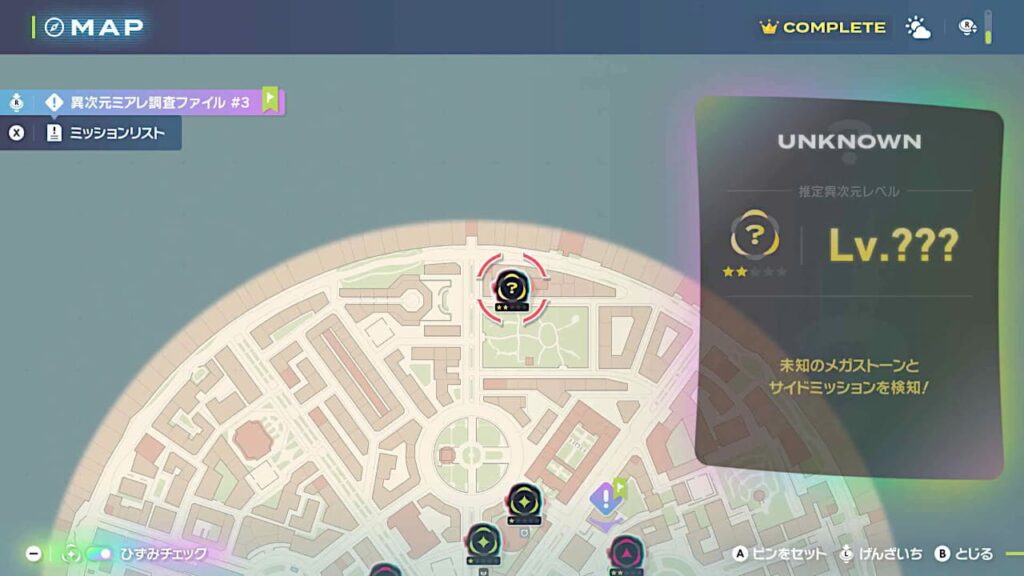Image resolution: width=1024 pixels, height=576 pixels.
Task: Select the highlighted unknown question-mark distortion marker
Action: pyautogui.click(x=512, y=288)
